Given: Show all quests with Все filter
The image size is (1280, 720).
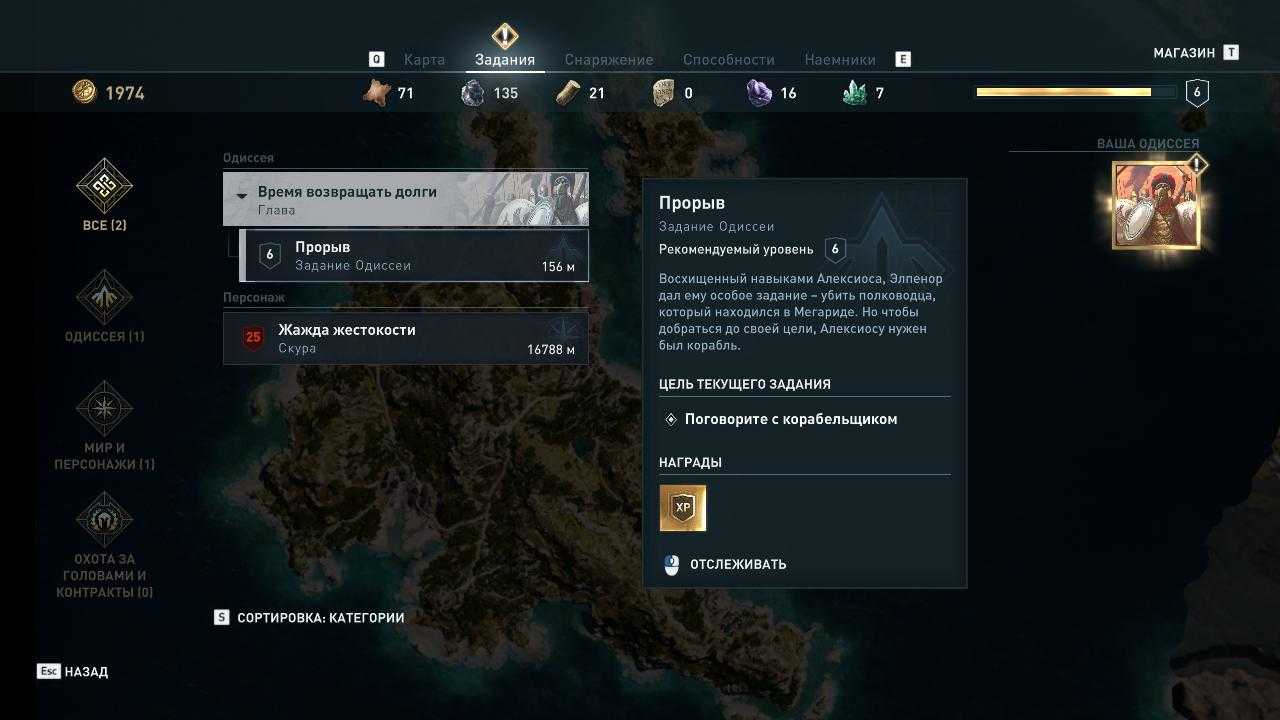Looking at the screenshot, I should point(104,196).
